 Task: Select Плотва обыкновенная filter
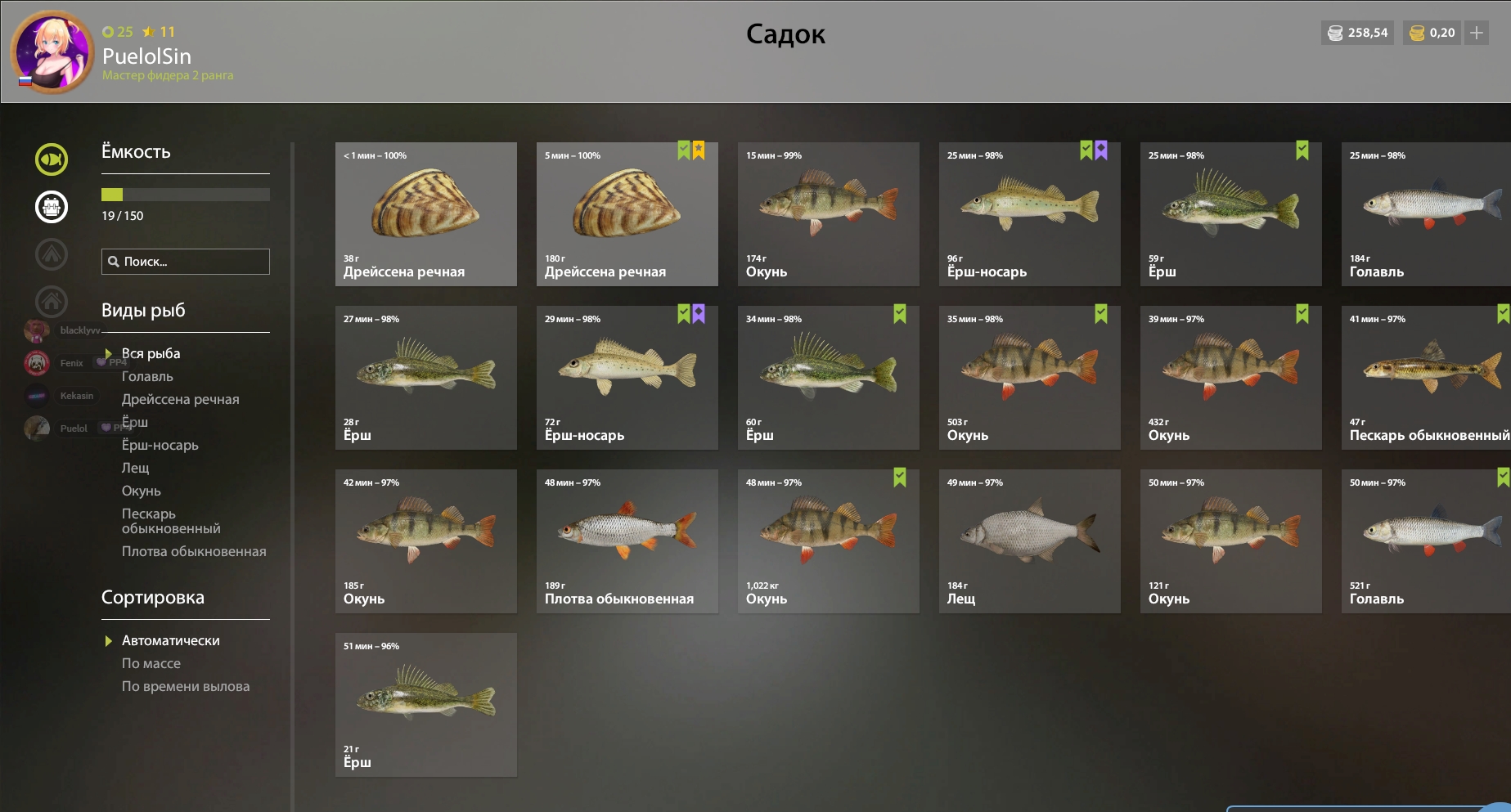pyautogui.click(x=194, y=551)
